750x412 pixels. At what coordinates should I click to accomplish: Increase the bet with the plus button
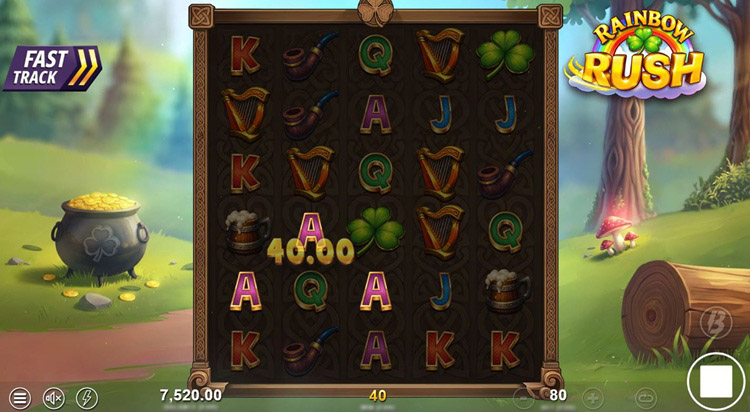click(x=592, y=396)
